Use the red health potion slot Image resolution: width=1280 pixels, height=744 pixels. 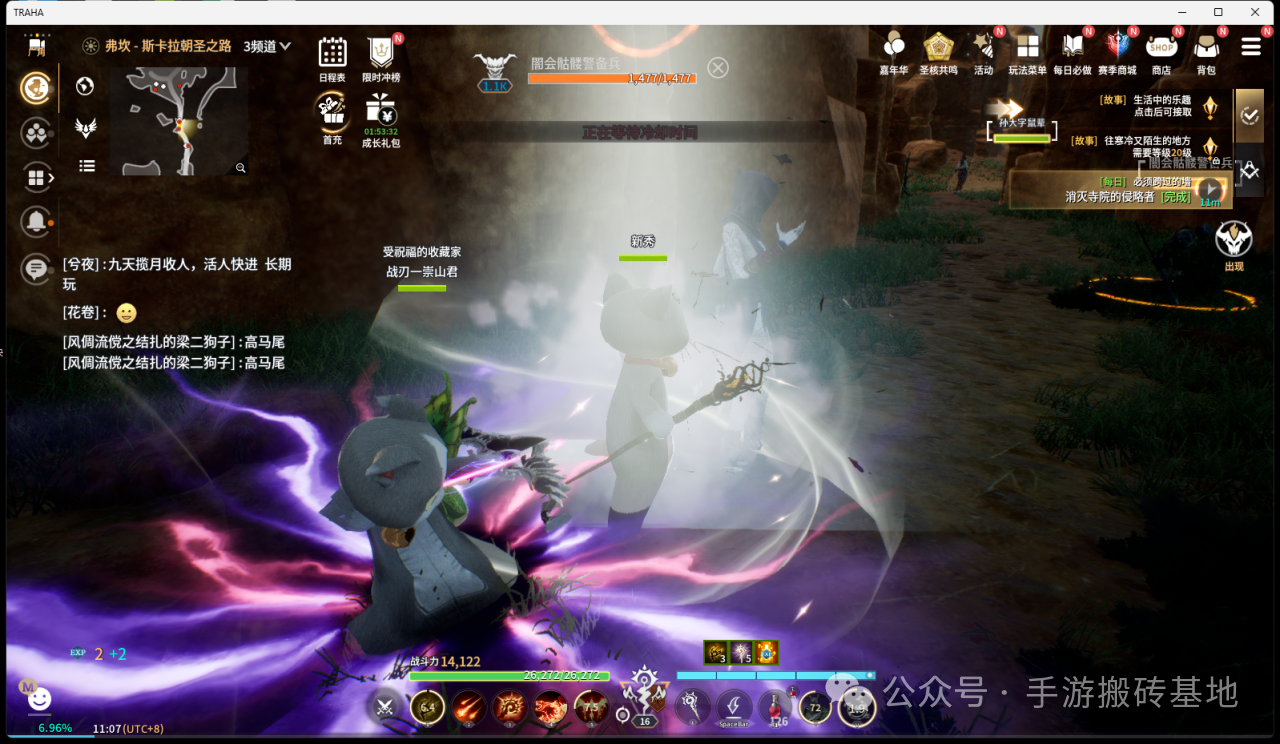(x=776, y=706)
